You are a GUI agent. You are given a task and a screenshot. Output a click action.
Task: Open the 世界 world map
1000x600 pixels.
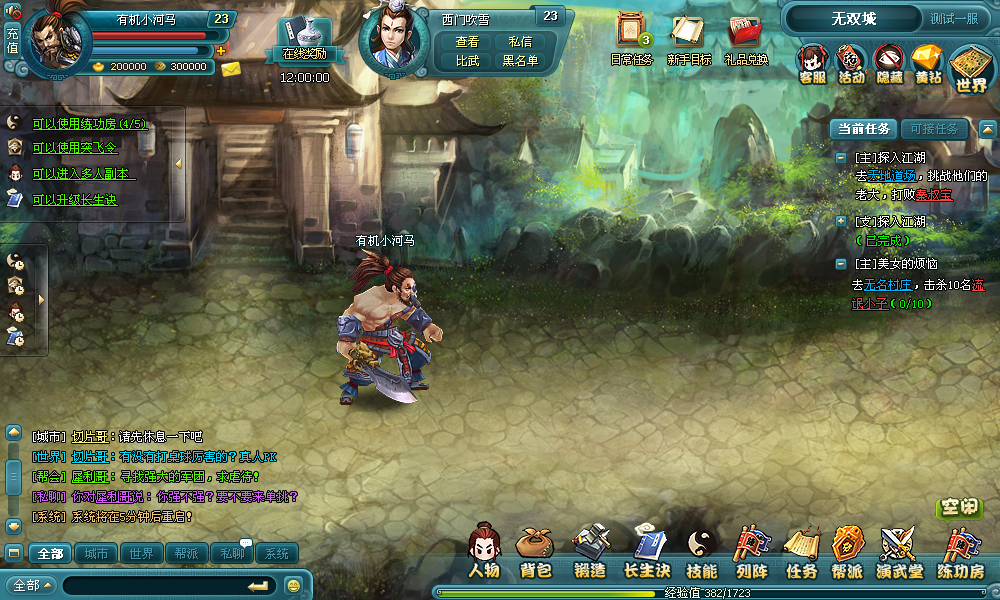coord(970,68)
